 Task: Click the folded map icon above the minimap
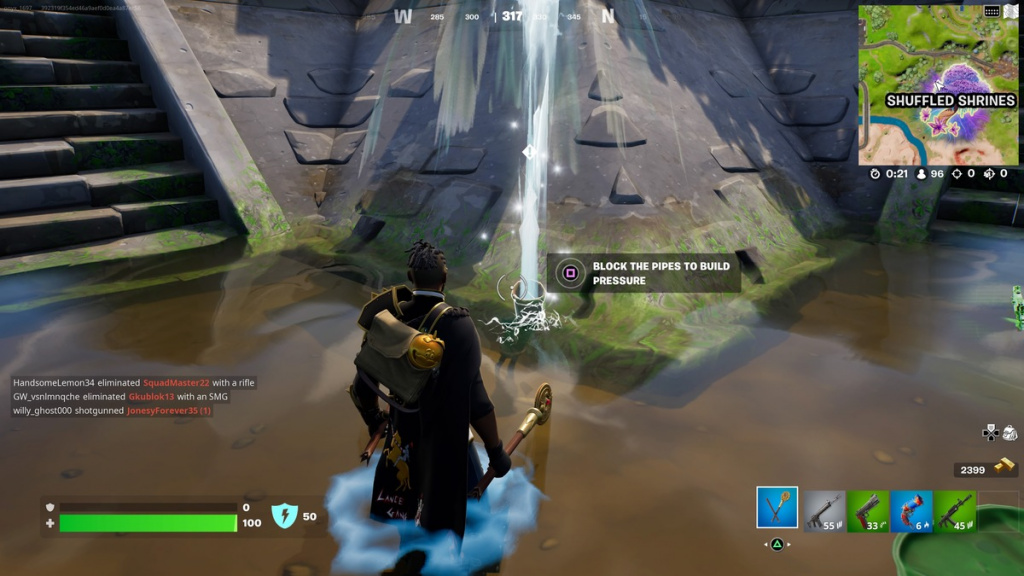pyautogui.click(x=1010, y=11)
